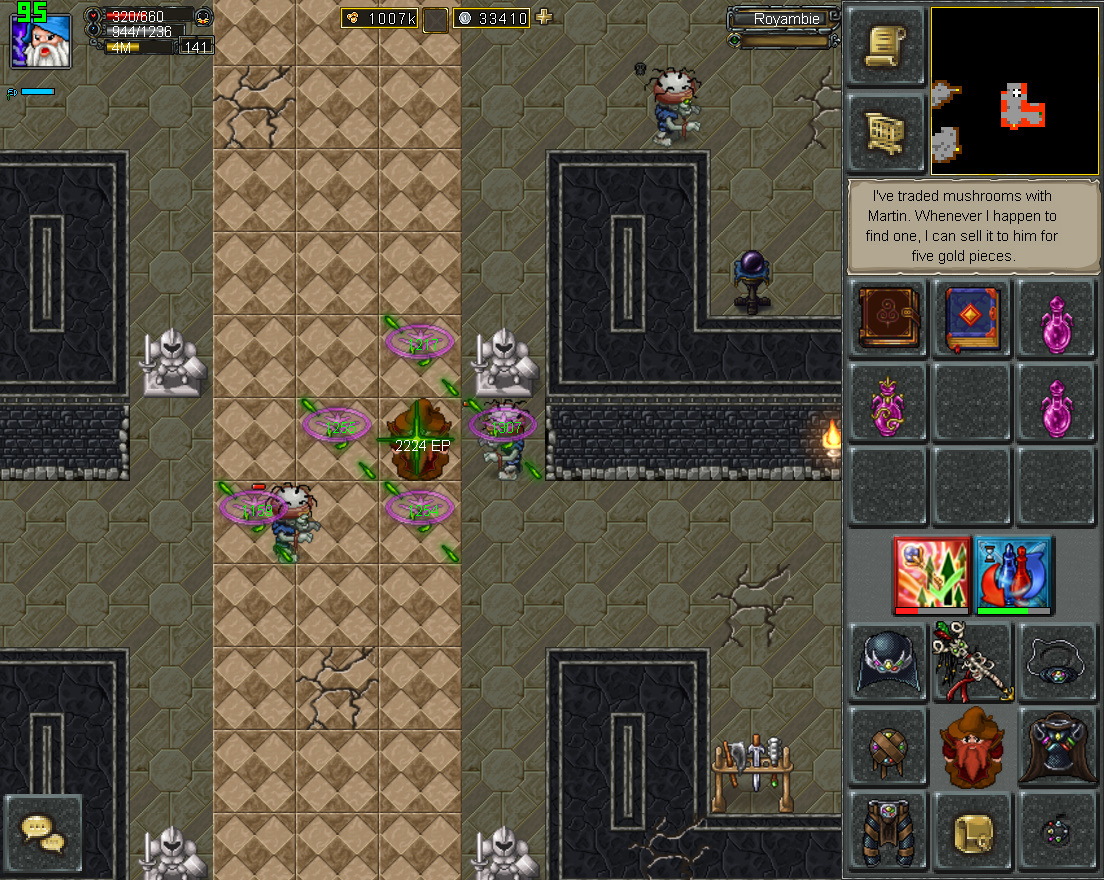Select the blue book with red gem
Viewport: 1104px width, 880px height.
(972, 318)
